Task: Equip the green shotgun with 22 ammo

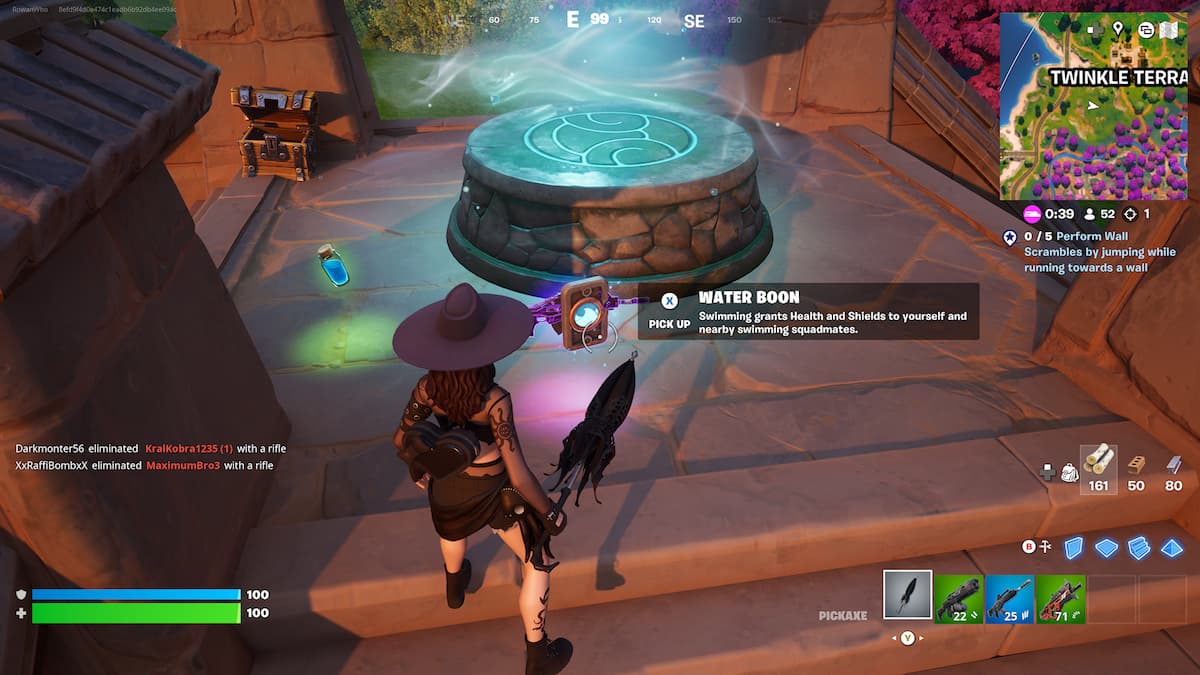Action: tap(959, 598)
